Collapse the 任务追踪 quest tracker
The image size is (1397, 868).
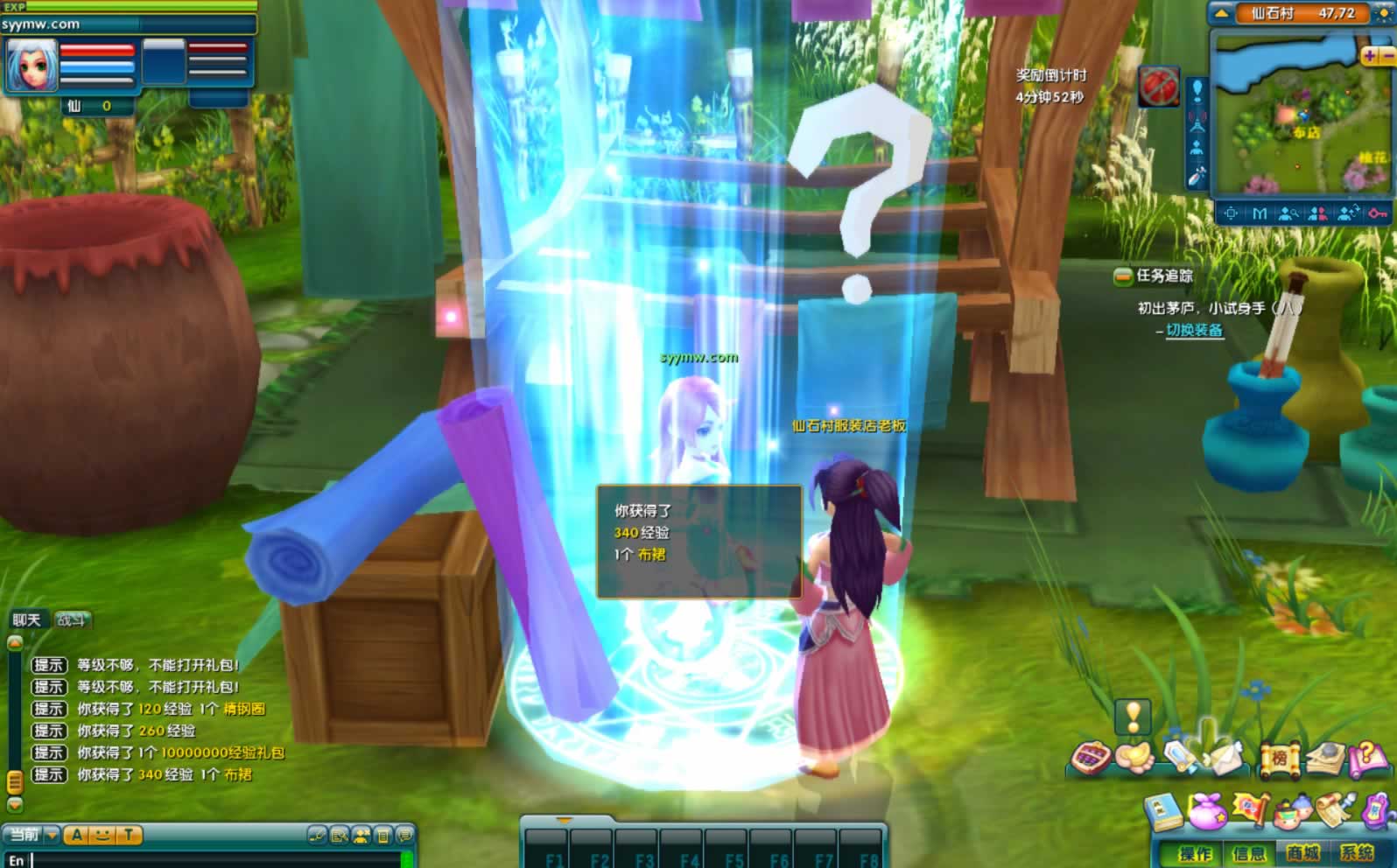[1122, 276]
